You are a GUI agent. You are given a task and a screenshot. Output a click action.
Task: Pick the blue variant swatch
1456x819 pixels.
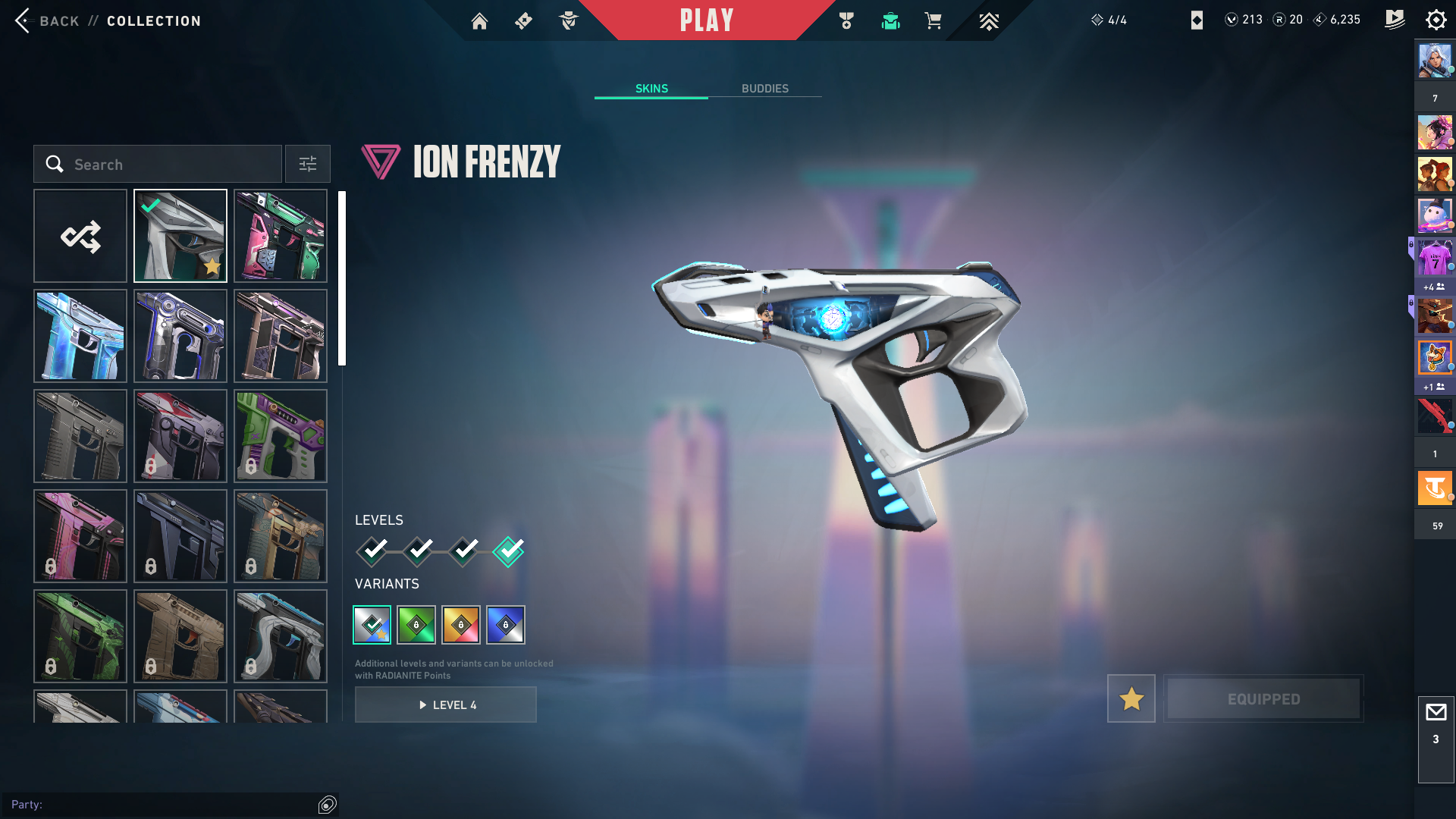point(506,625)
